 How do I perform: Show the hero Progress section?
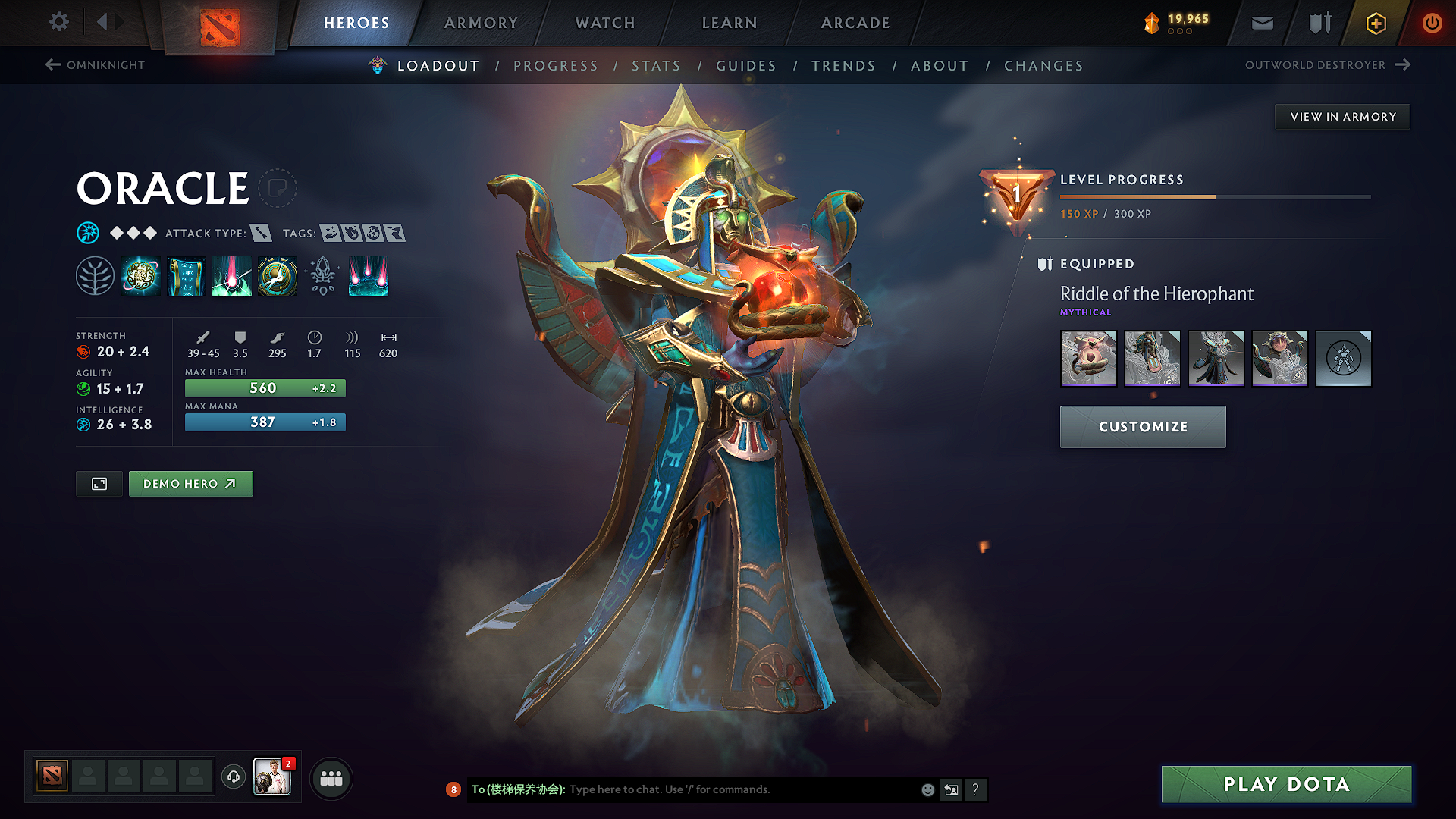point(556,66)
